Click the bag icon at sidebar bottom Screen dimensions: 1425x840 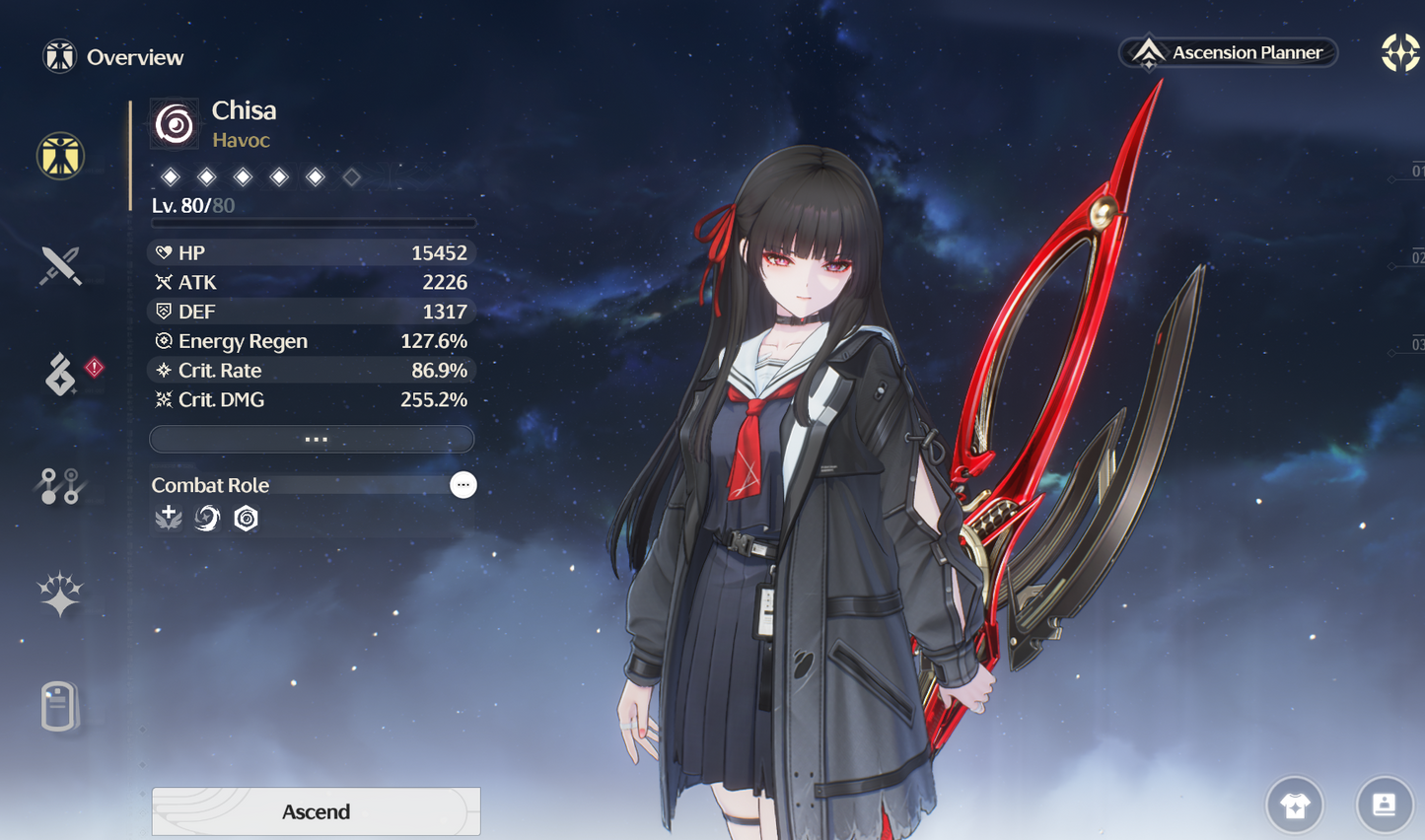tap(60, 704)
